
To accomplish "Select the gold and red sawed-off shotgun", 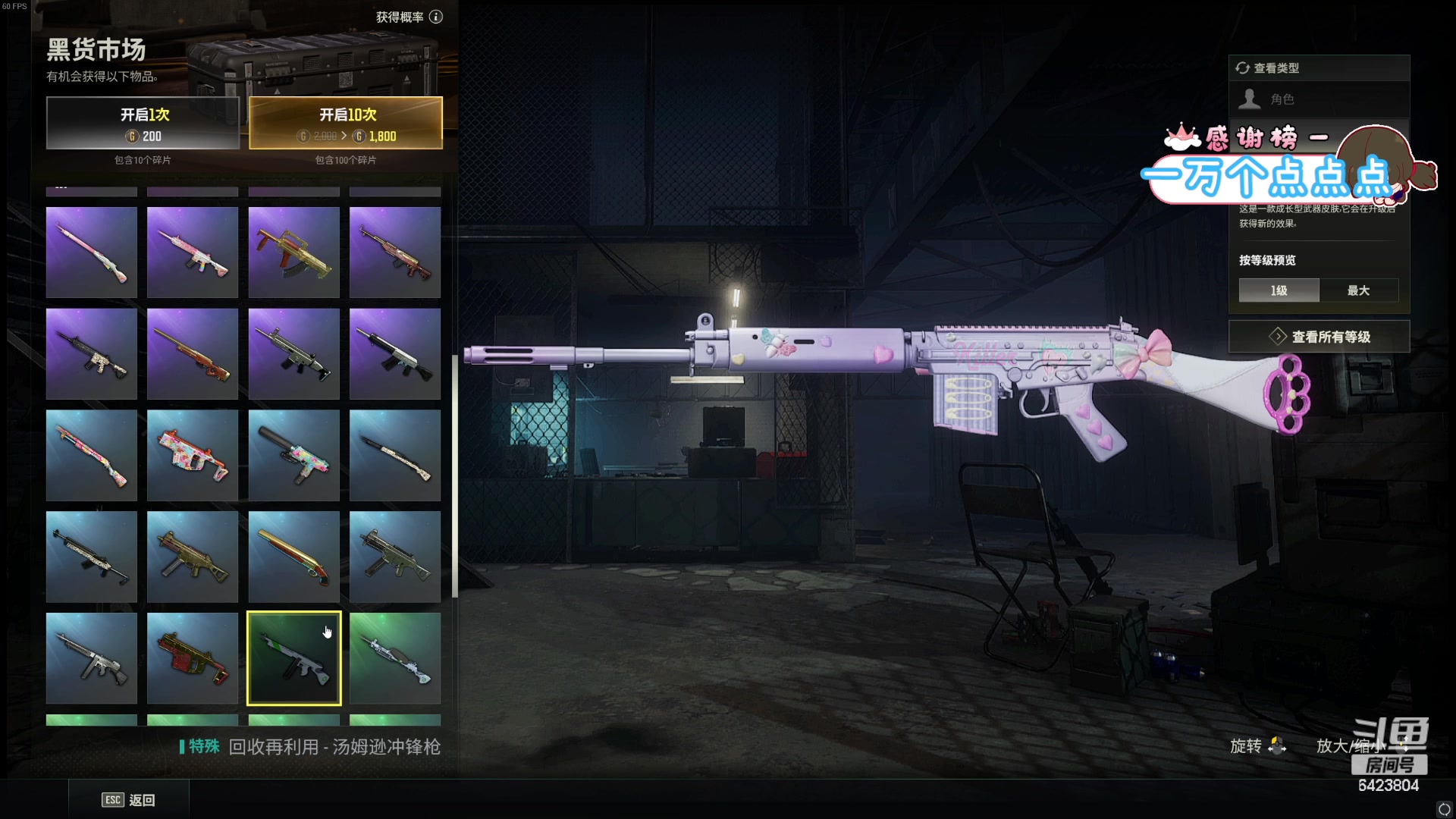I will [x=293, y=557].
